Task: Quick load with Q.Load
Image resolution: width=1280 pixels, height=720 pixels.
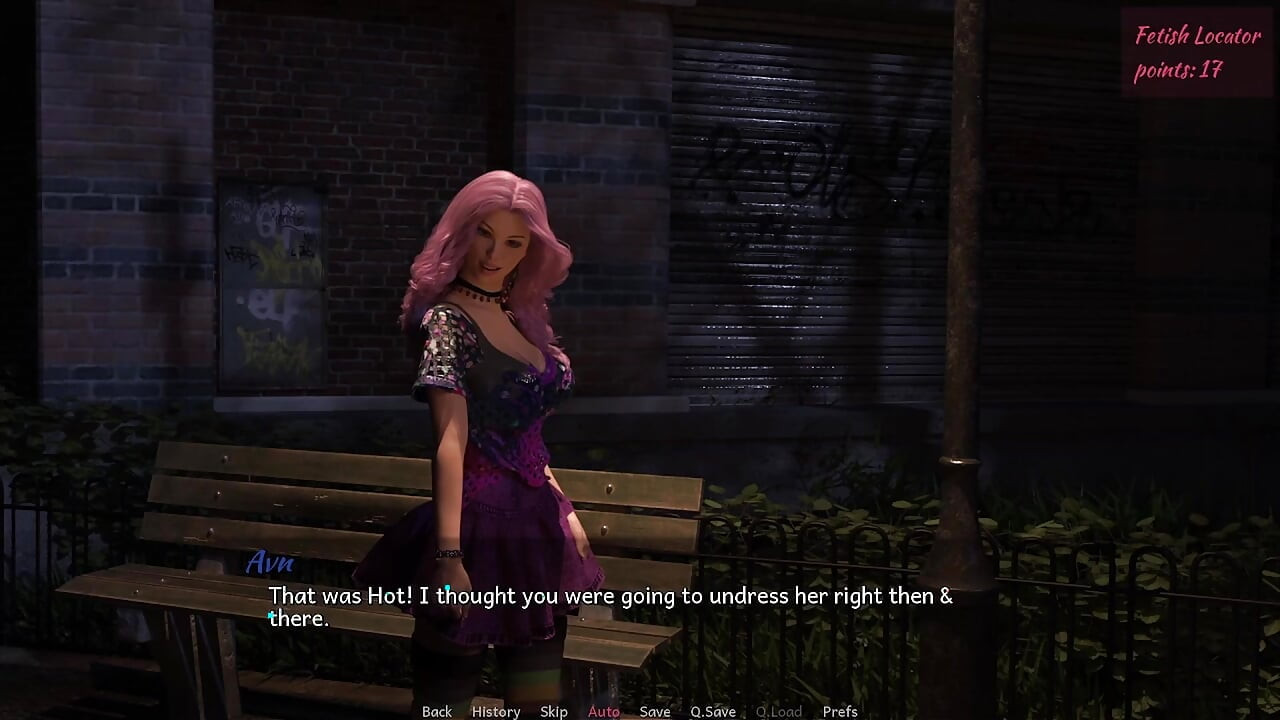Action: click(x=779, y=712)
